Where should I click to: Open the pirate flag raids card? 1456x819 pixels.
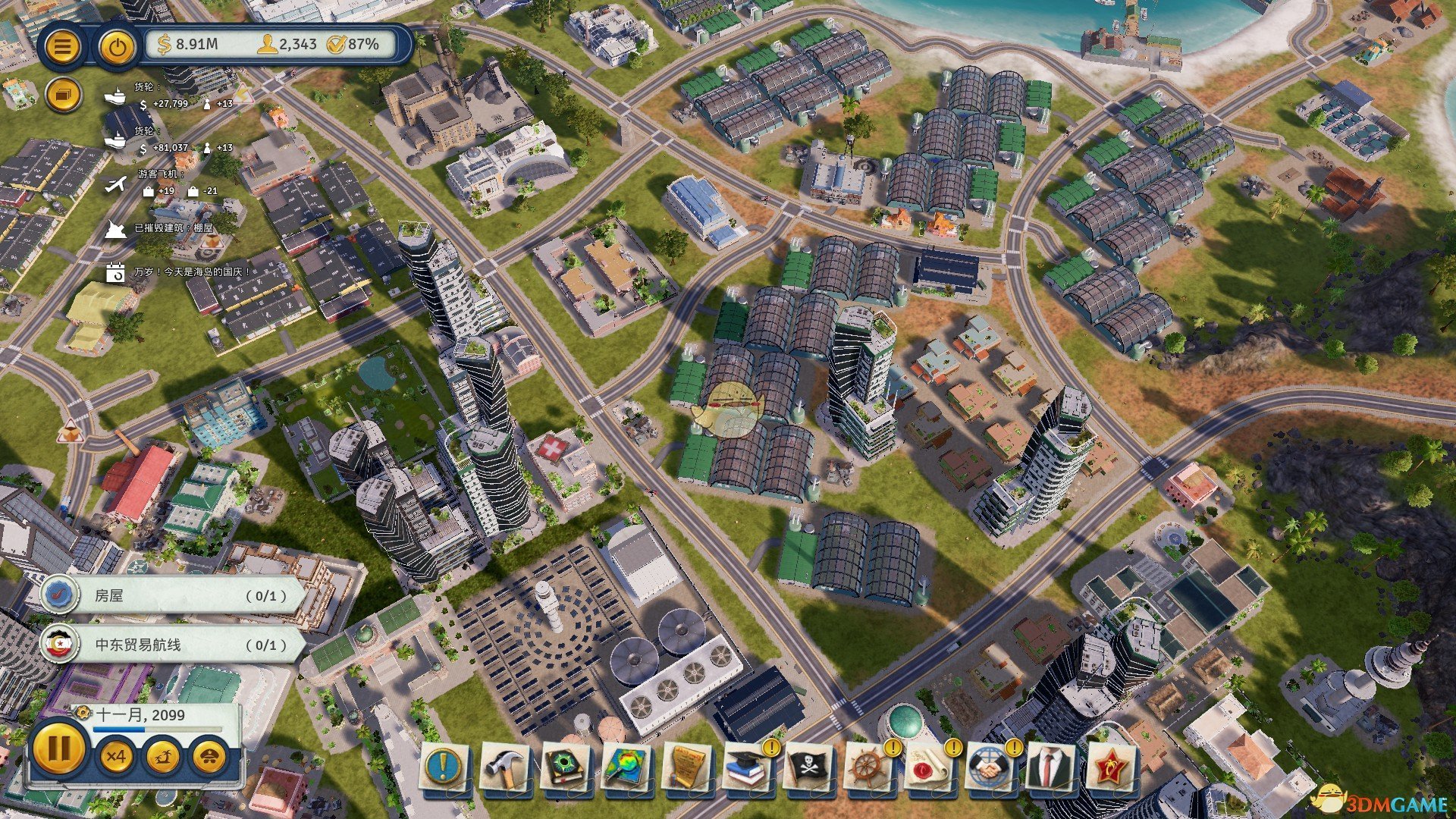coord(808,767)
